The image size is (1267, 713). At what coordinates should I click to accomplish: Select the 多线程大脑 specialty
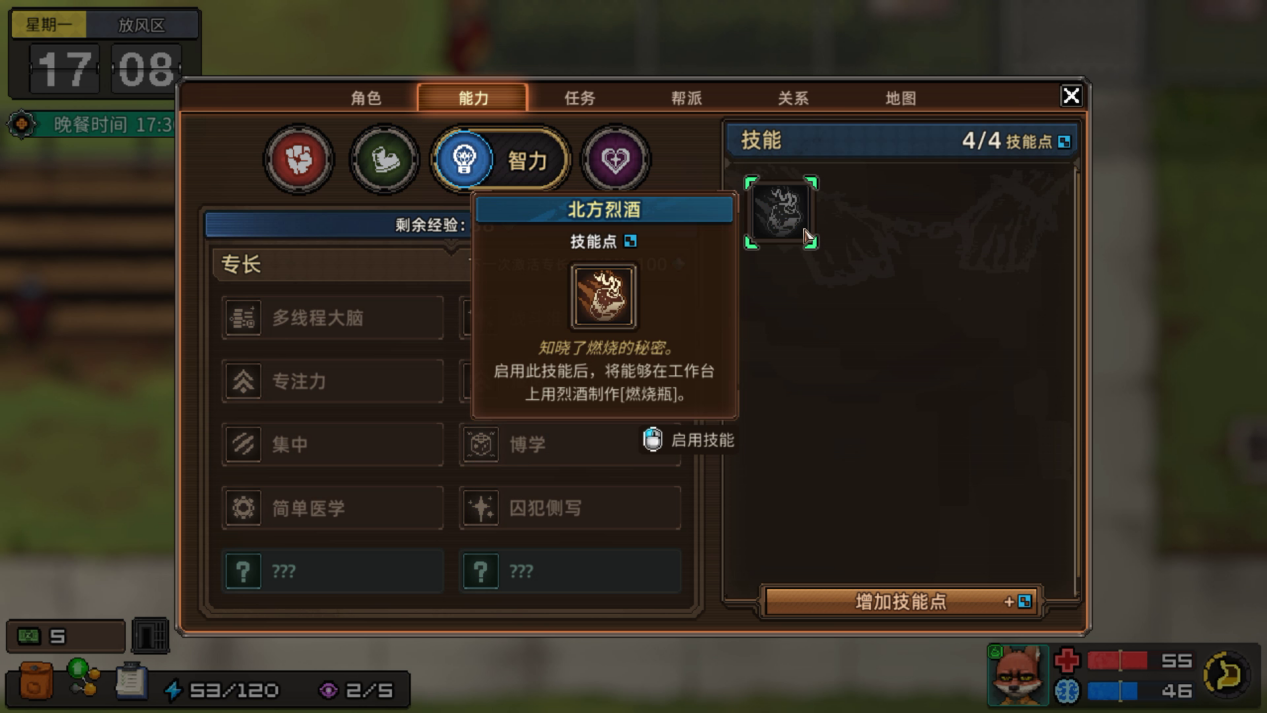[332, 318]
